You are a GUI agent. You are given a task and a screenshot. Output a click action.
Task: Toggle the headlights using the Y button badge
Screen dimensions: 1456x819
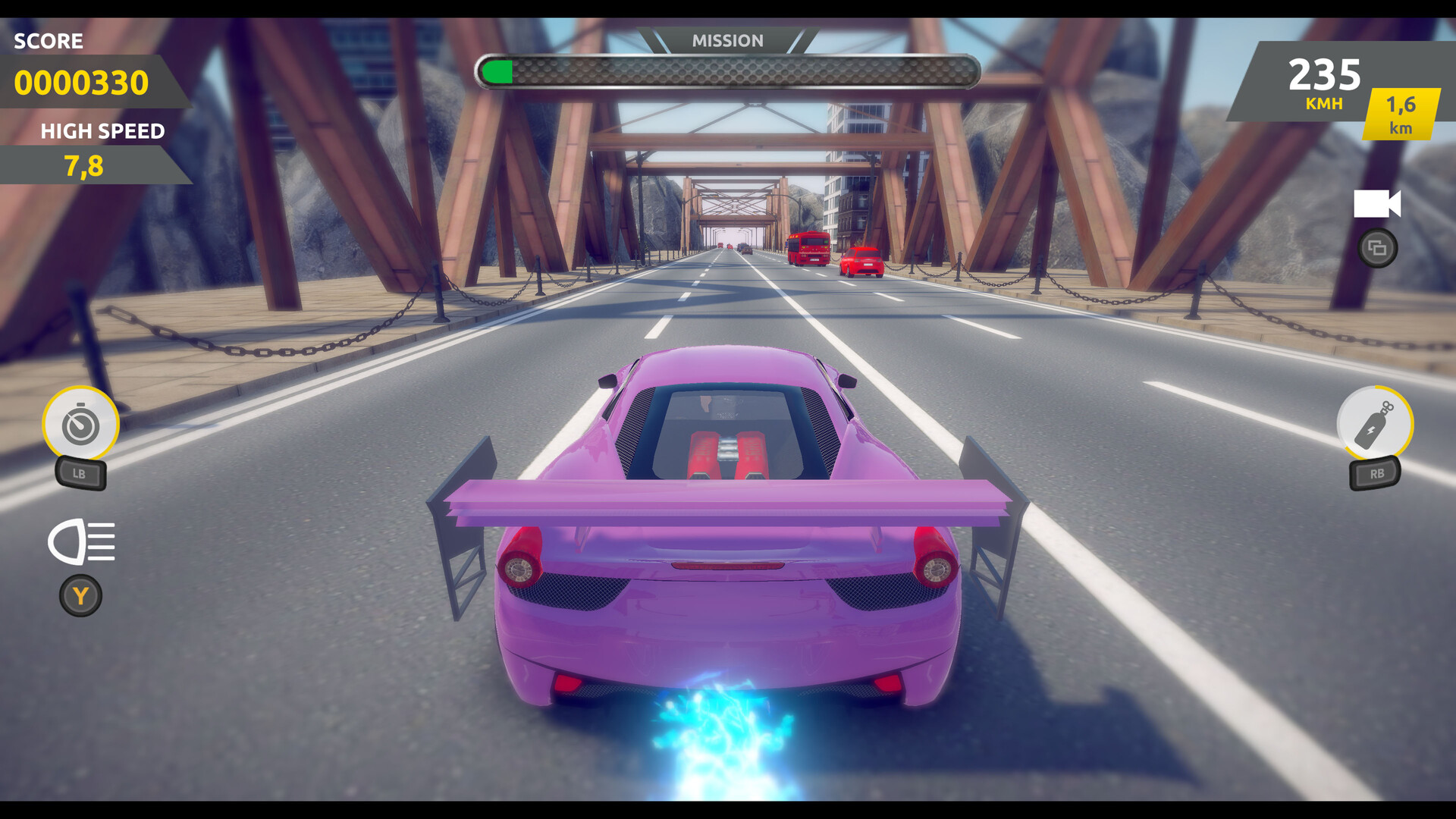(80, 596)
